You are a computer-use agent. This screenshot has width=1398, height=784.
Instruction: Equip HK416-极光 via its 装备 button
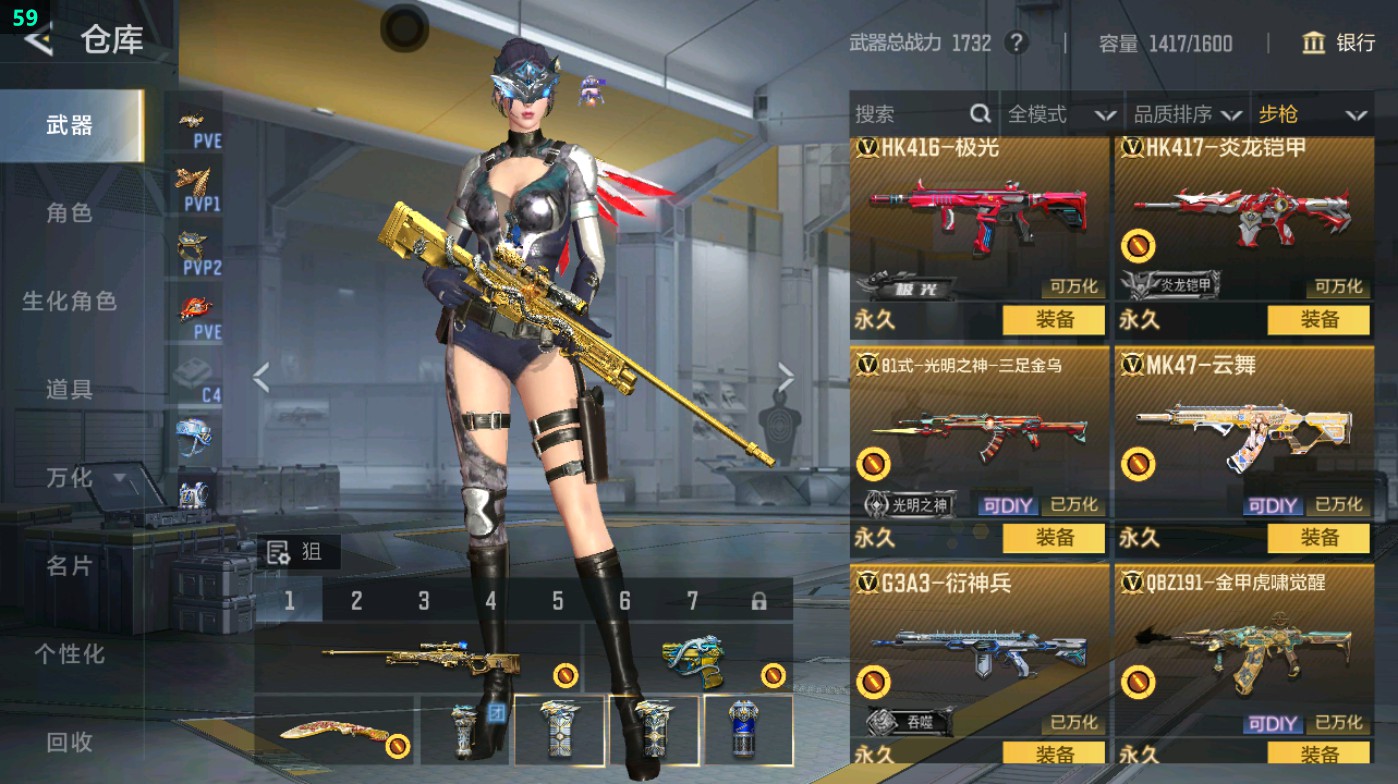[x=1054, y=321]
